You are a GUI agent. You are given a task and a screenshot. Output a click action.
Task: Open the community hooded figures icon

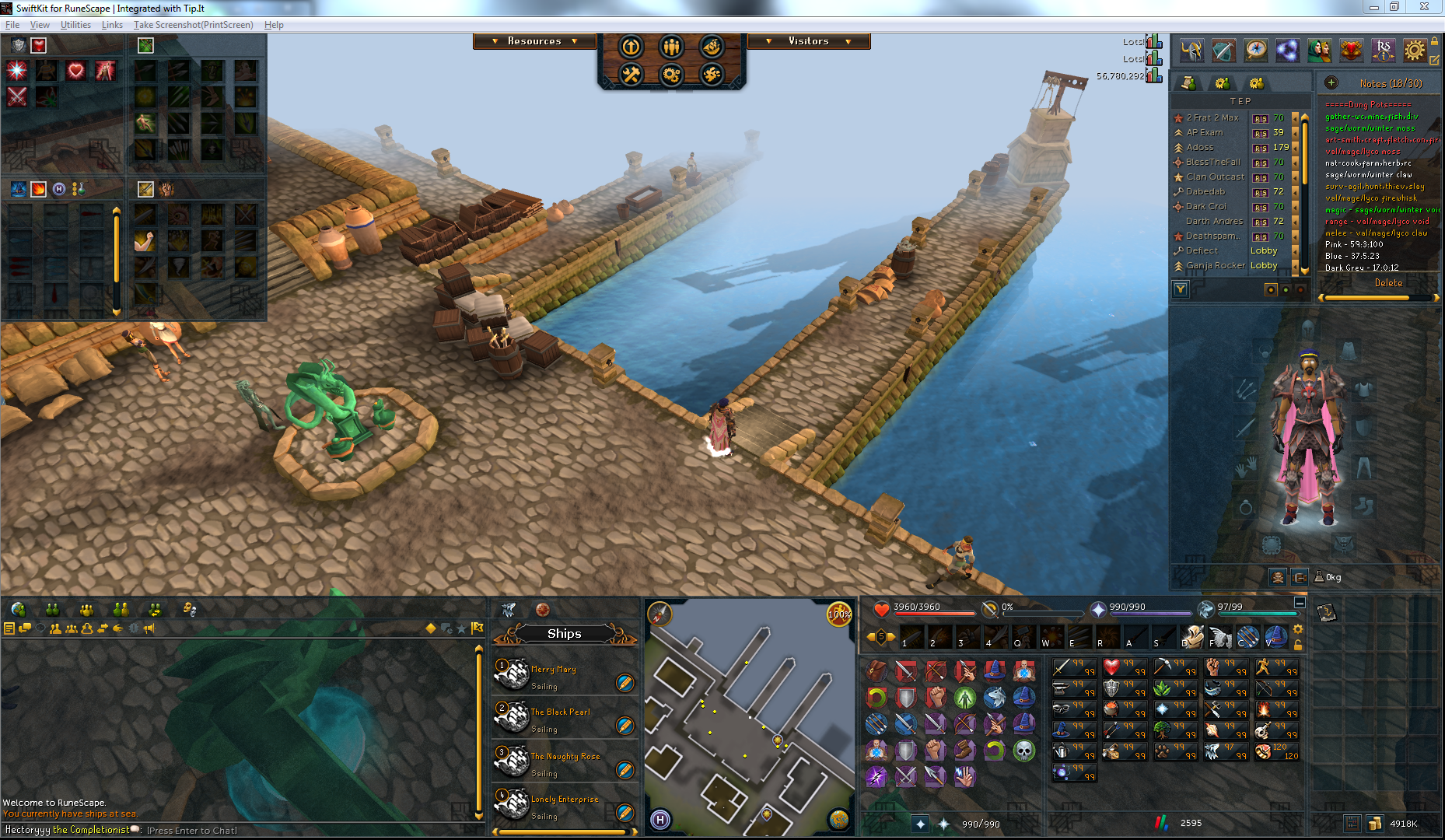(x=1319, y=51)
